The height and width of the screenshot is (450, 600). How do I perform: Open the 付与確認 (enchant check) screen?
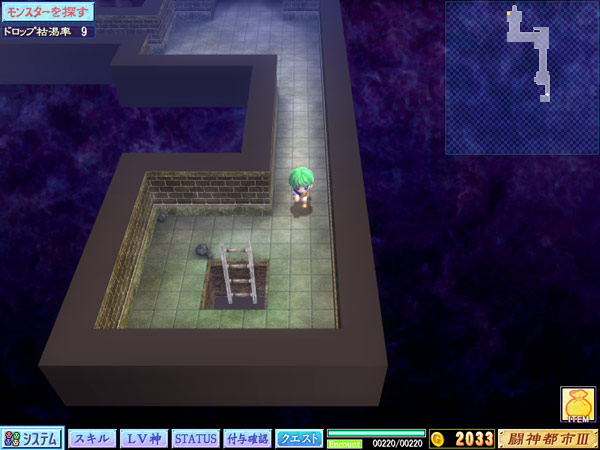247,438
